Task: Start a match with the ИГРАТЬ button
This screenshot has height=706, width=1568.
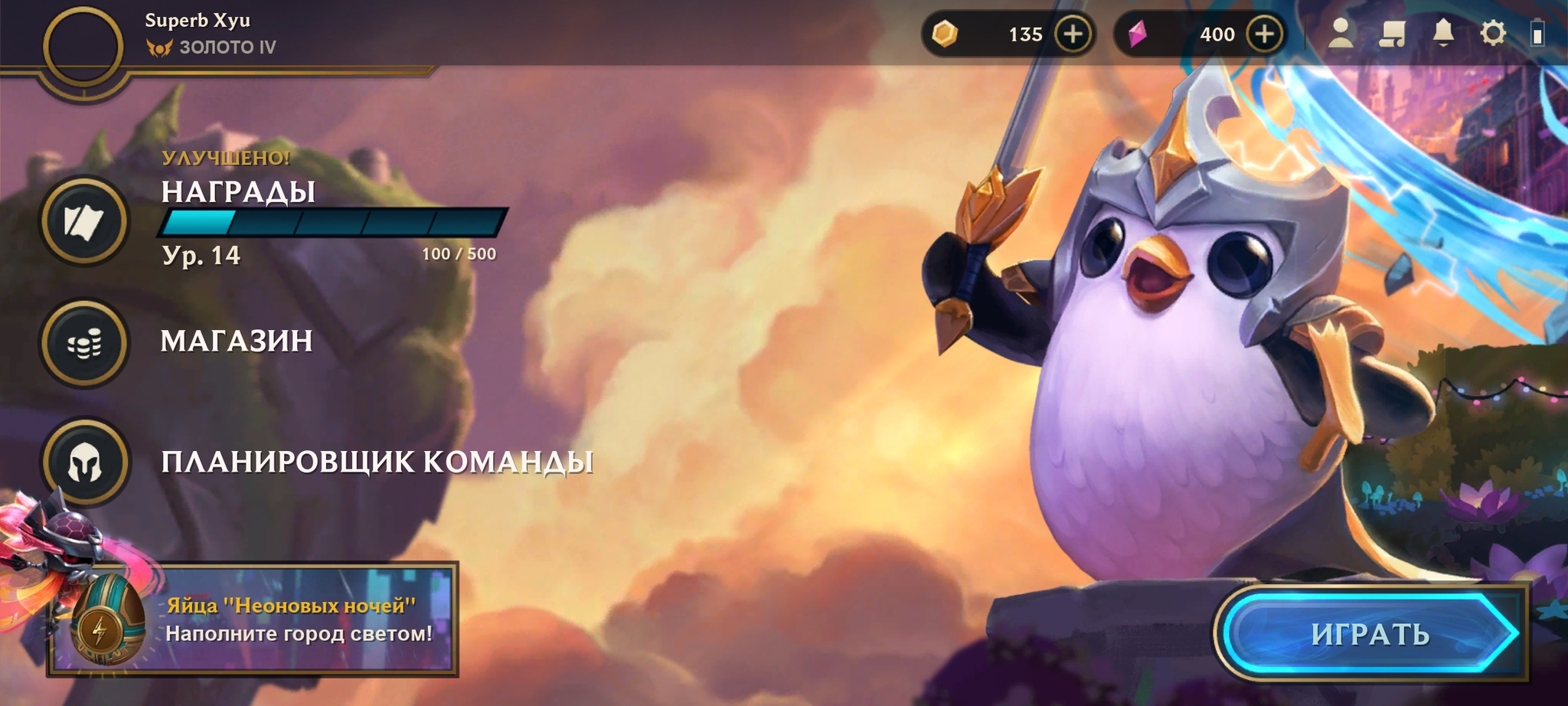Action: 1370,634
